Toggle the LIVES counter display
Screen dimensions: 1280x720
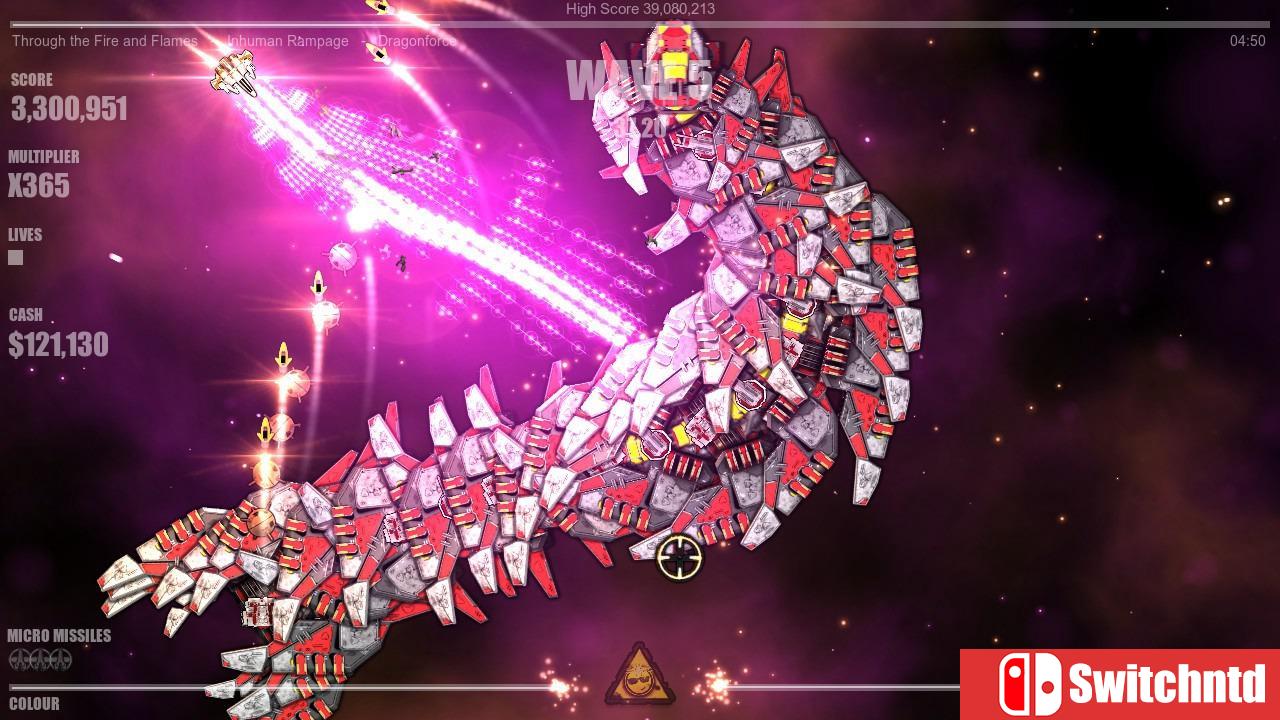[24, 234]
